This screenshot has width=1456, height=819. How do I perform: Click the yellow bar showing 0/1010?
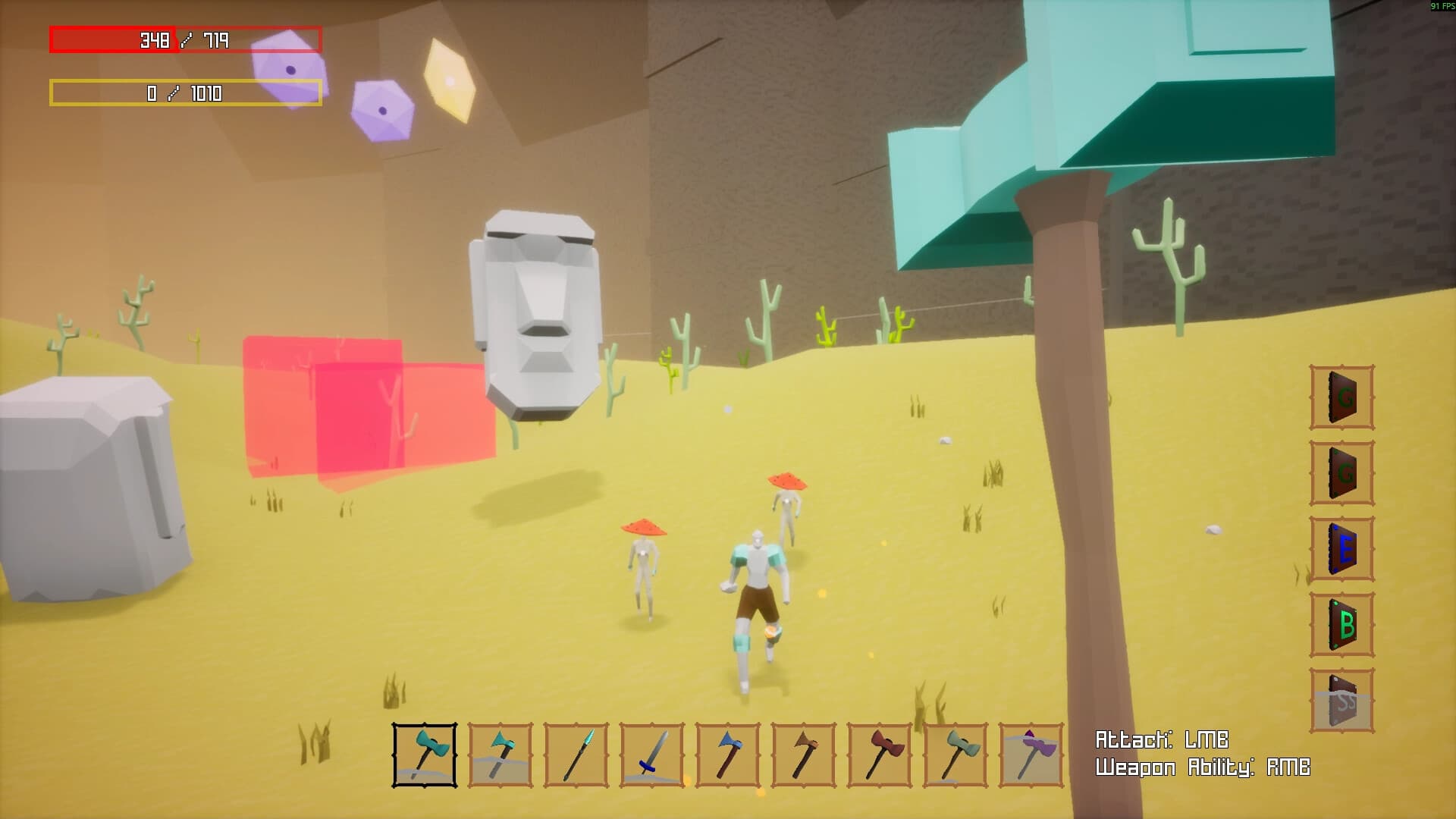point(186,94)
